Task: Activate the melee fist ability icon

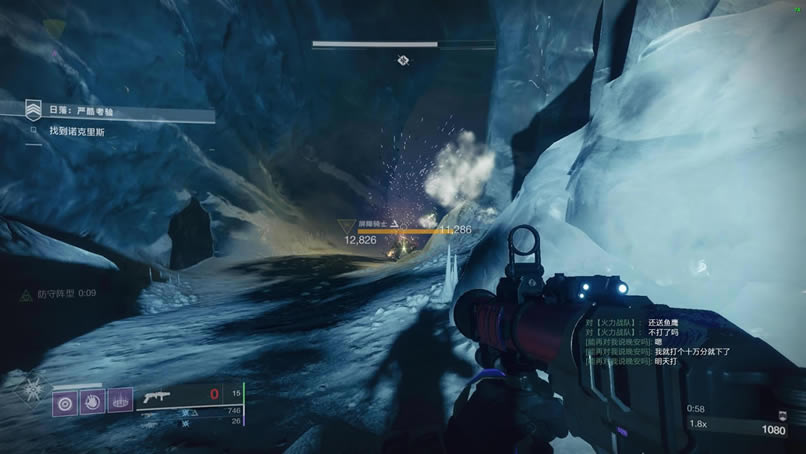Action: click(93, 402)
